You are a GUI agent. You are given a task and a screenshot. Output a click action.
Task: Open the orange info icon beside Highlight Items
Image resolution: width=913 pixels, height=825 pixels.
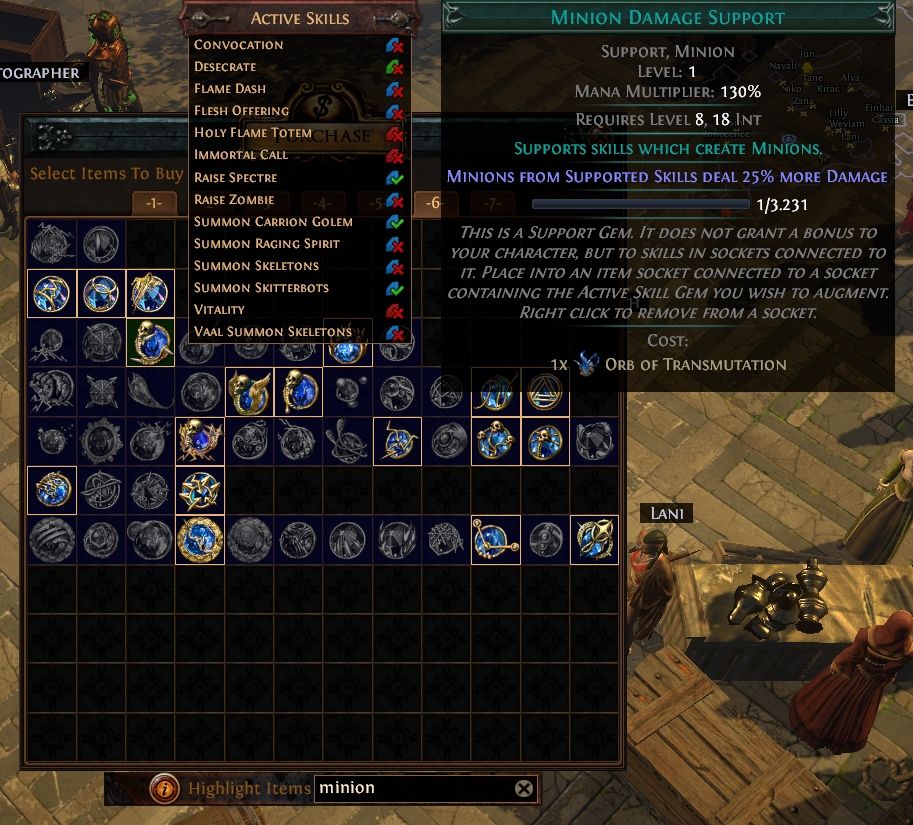164,789
